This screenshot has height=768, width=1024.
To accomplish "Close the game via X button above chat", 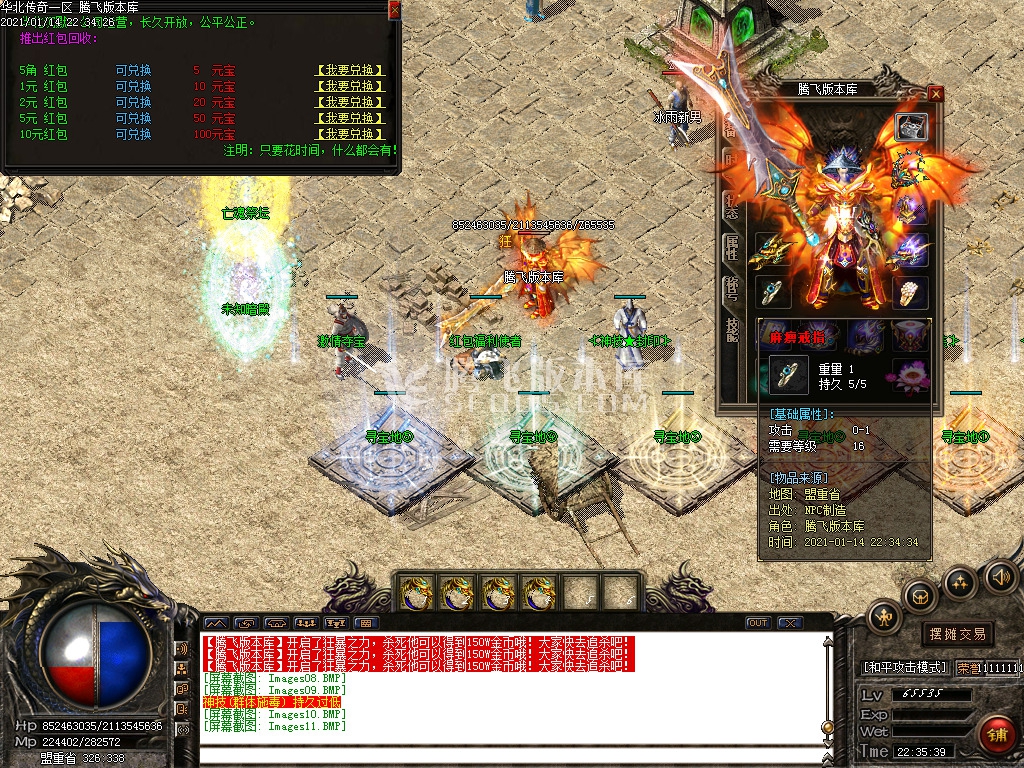I will [790, 623].
